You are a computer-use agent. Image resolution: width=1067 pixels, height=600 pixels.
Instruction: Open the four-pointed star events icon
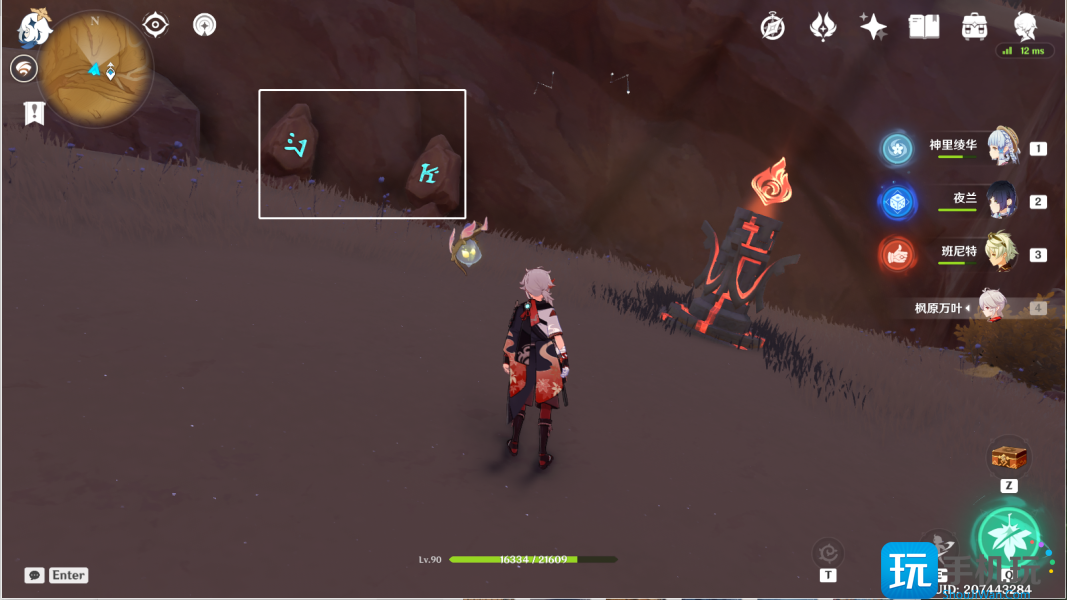(x=873, y=27)
